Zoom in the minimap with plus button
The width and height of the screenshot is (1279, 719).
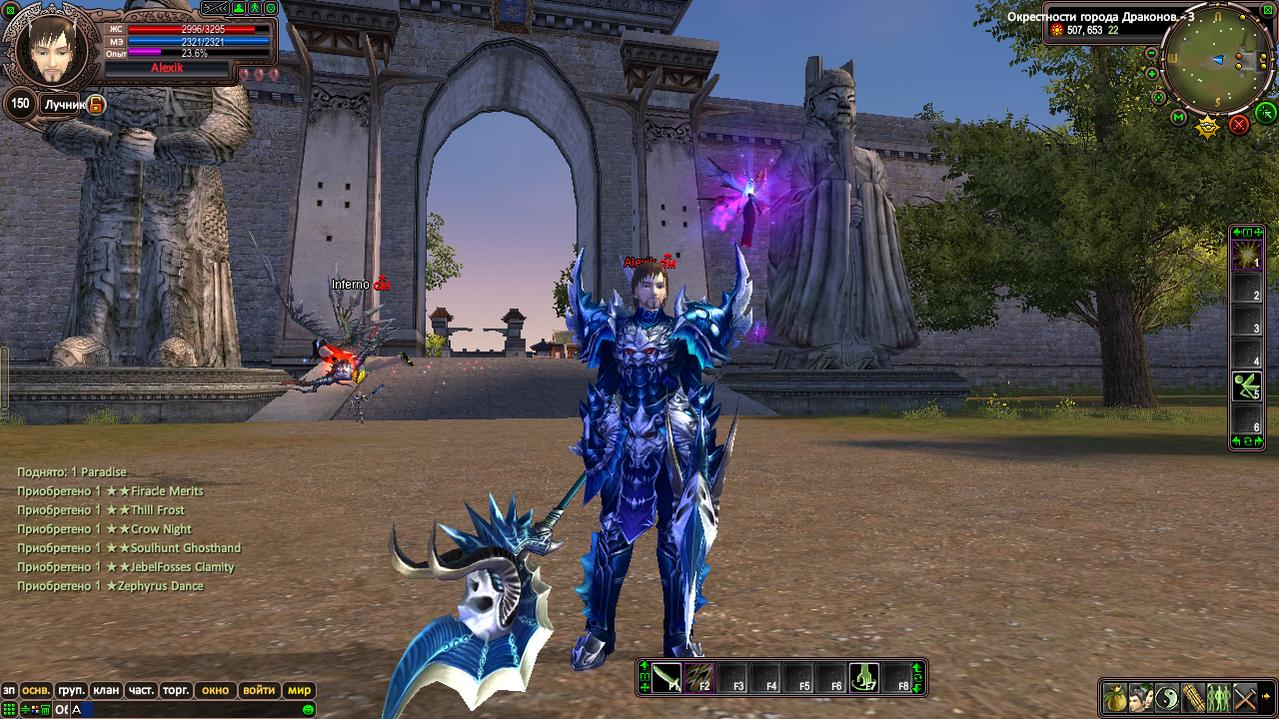coord(1152,74)
